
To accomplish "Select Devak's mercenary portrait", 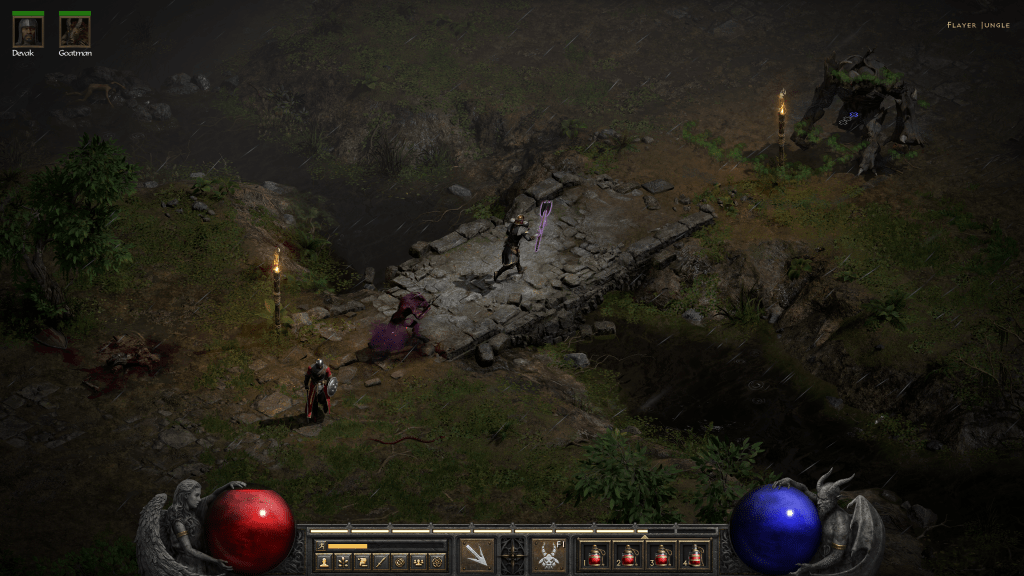I will [x=27, y=31].
